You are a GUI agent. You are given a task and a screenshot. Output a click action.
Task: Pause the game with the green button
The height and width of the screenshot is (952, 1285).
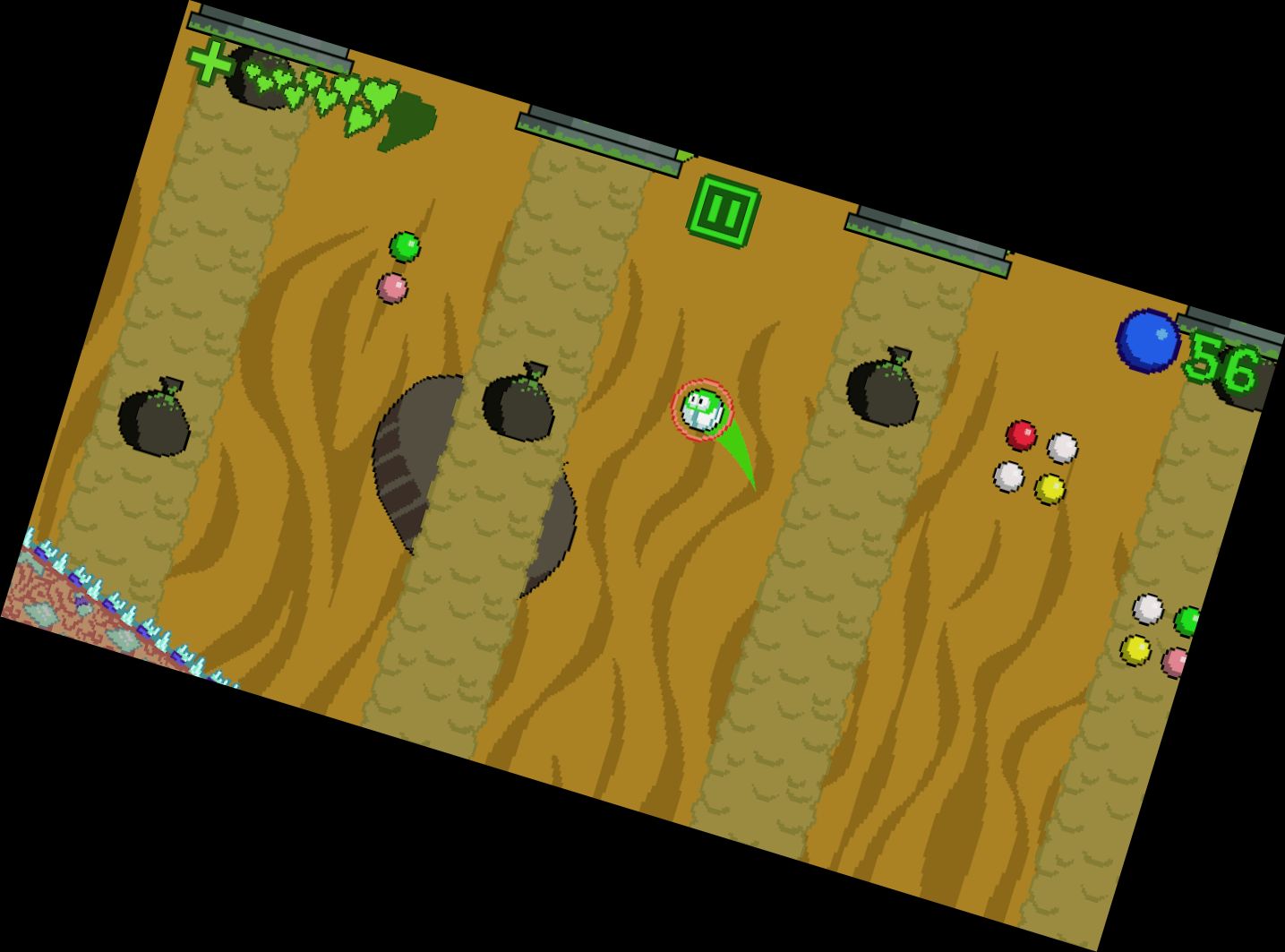[724, 211]
